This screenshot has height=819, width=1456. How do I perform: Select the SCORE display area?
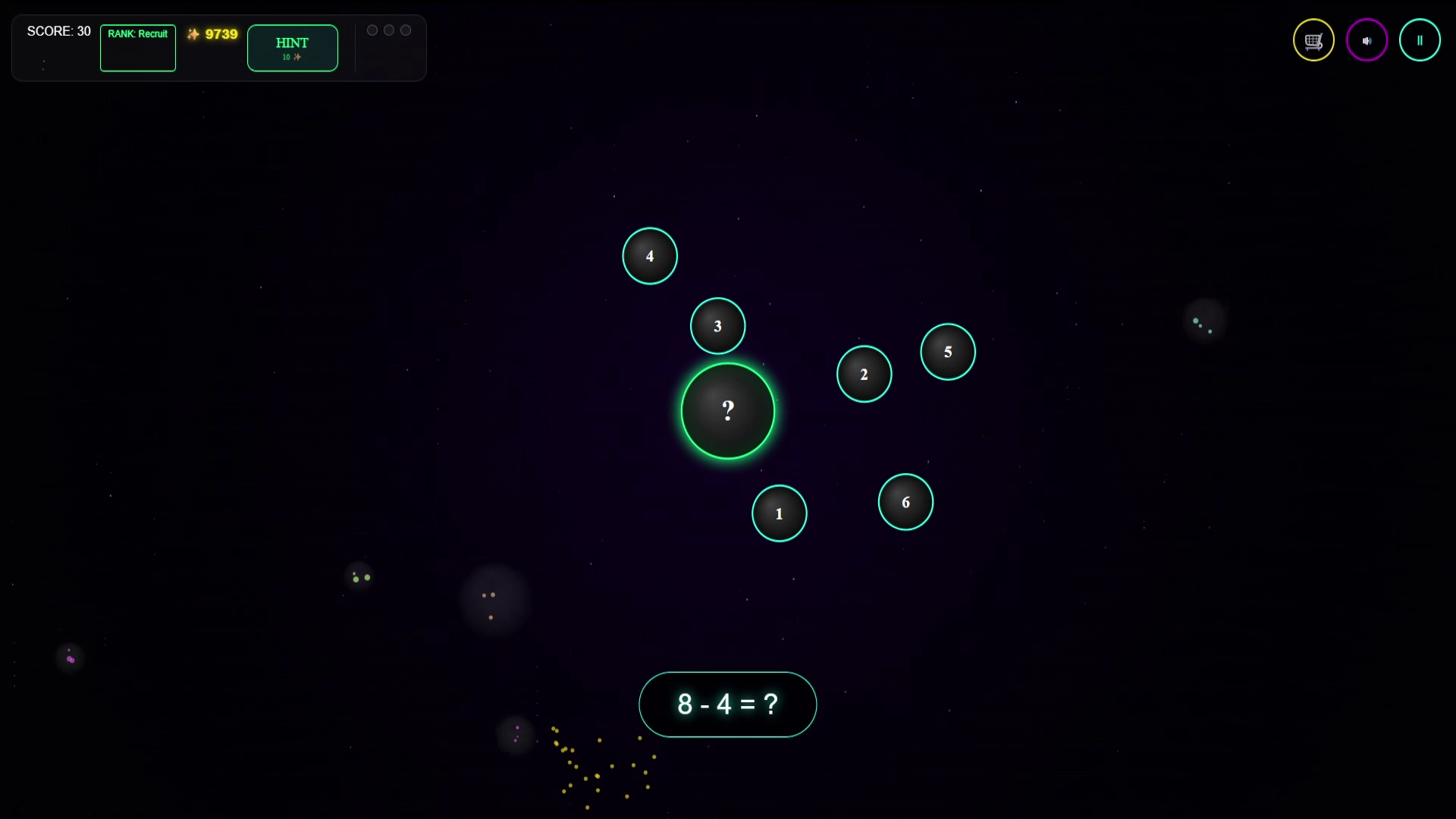(x=59, y=31)
